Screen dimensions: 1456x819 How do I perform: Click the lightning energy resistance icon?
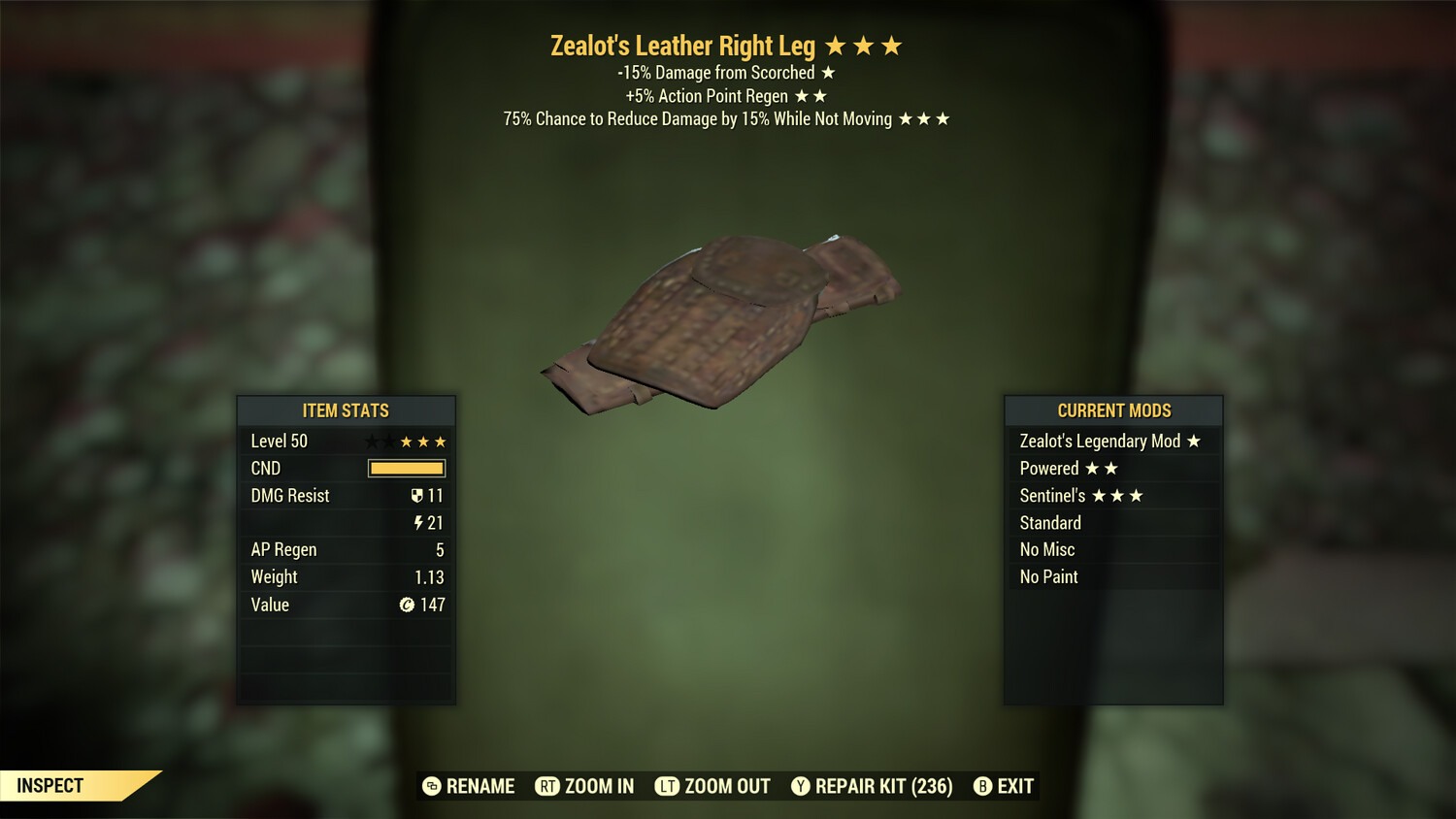point(416,522)
